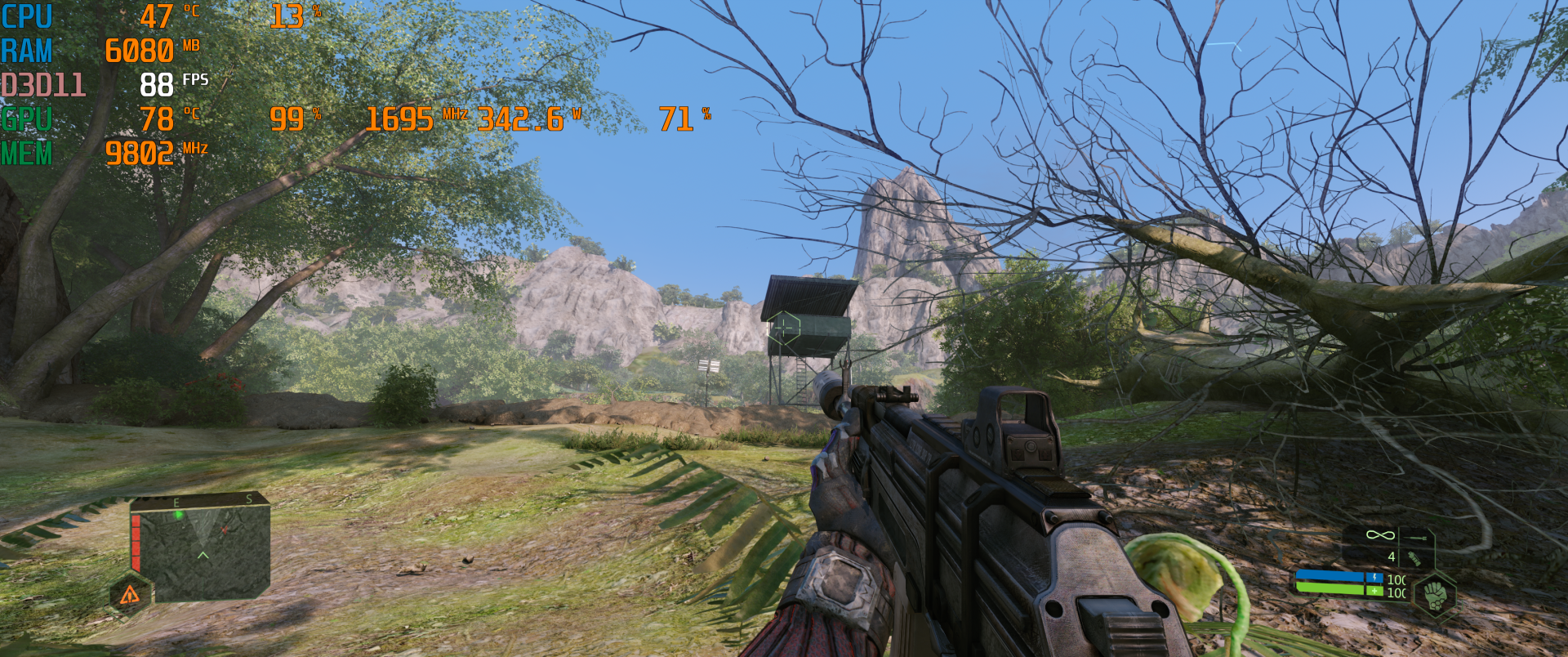Click the green objective marker on minimap
The height and width of the screenshot is (657, 1568).
[x=179, y=515]
